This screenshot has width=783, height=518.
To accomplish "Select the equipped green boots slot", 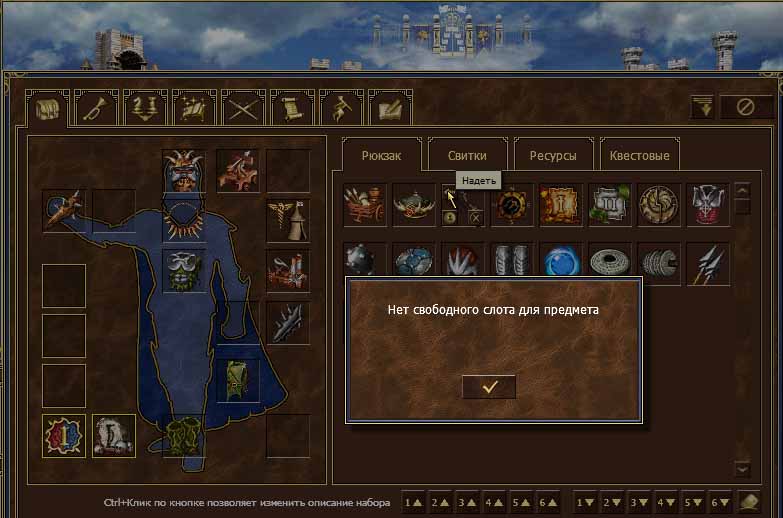I will 184,436.
